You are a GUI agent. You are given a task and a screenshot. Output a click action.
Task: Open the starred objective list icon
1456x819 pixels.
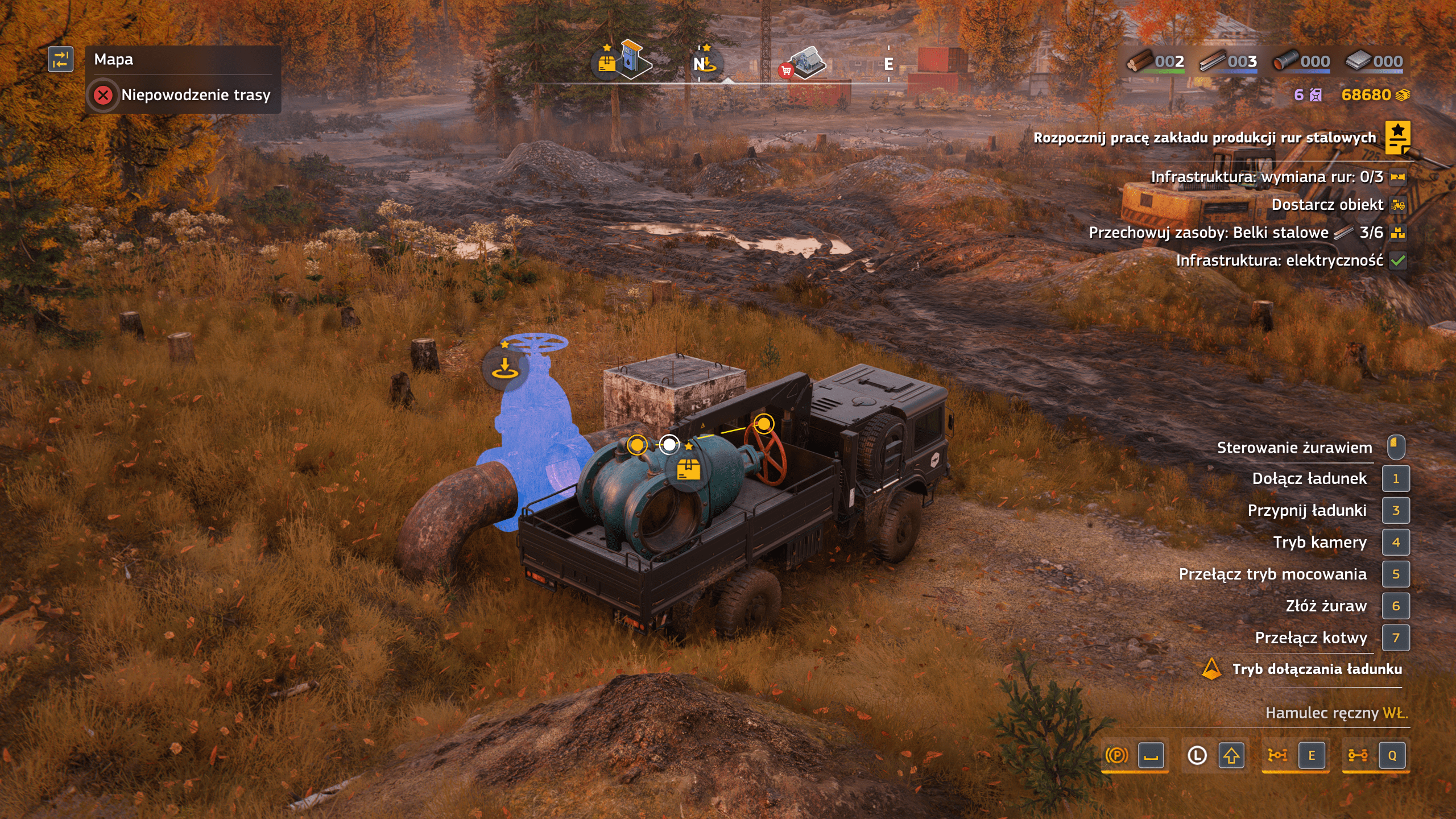tap(1397, 137)
